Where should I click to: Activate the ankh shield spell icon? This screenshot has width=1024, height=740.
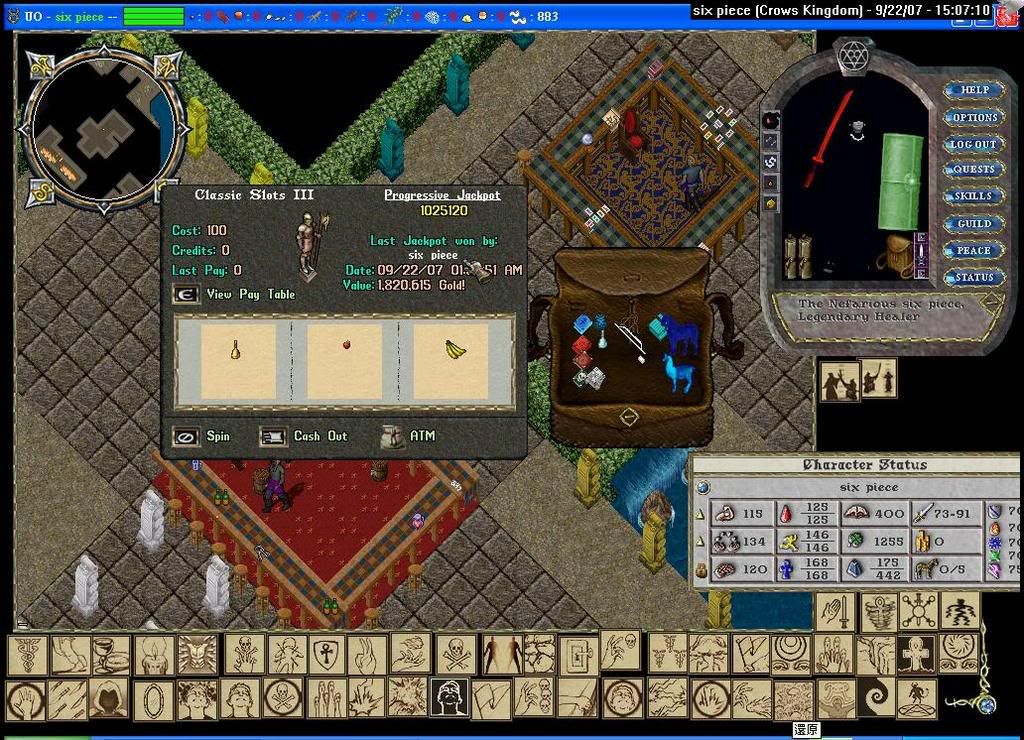pyautogui.click(x=326, y=655)
